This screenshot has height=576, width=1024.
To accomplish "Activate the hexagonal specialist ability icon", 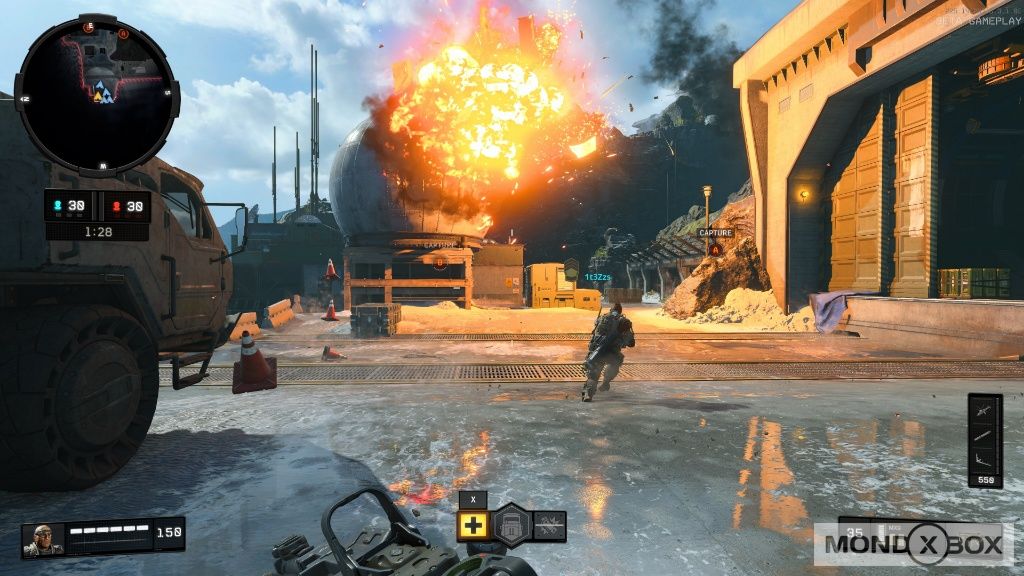I will click(511, 525).
